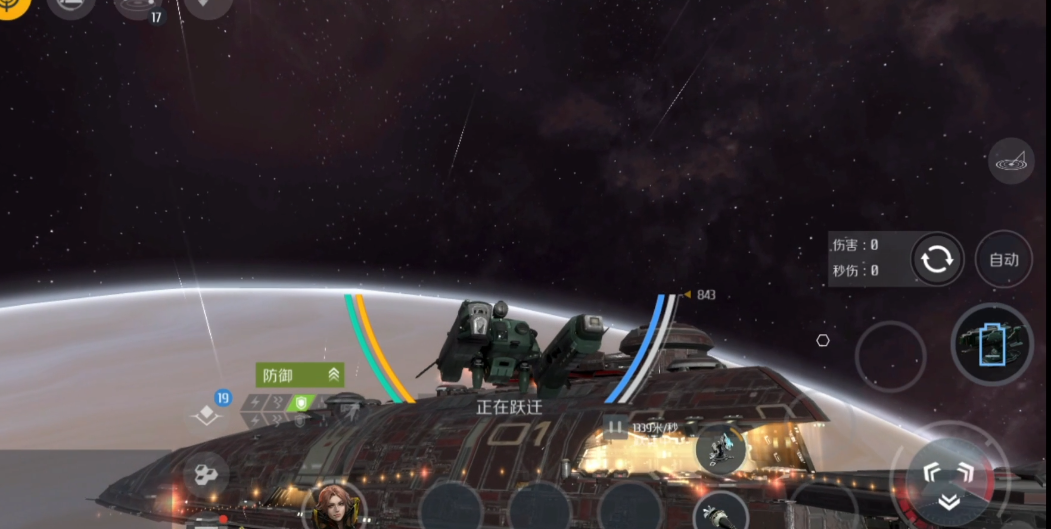Pause the ship with the speed pause button
Screen dimensions: 1051x529
click(616, 428)
